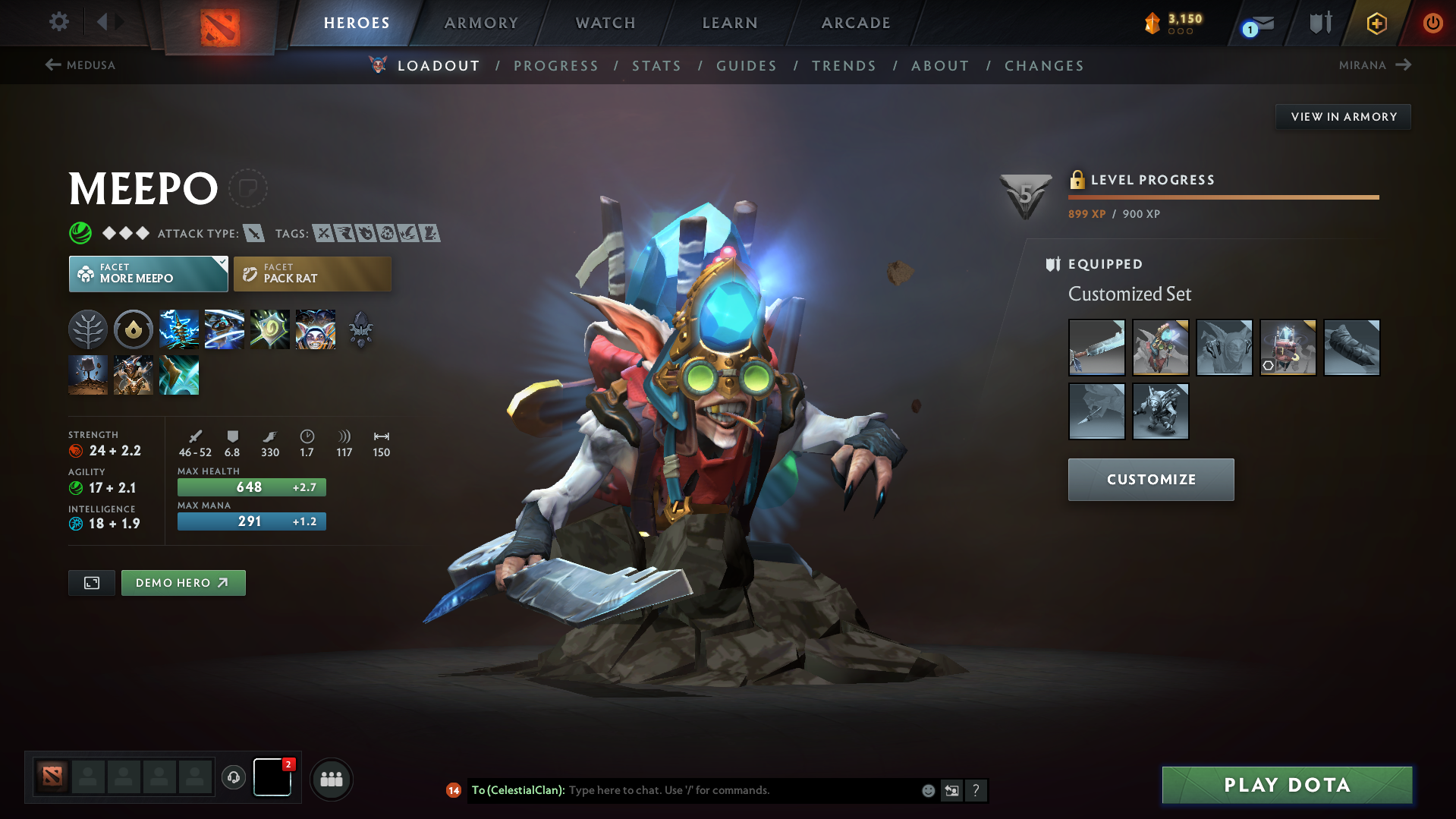Open the Divided We Stand ability icon
This screenshot has width=1456, height=819.
pos(316,329)
